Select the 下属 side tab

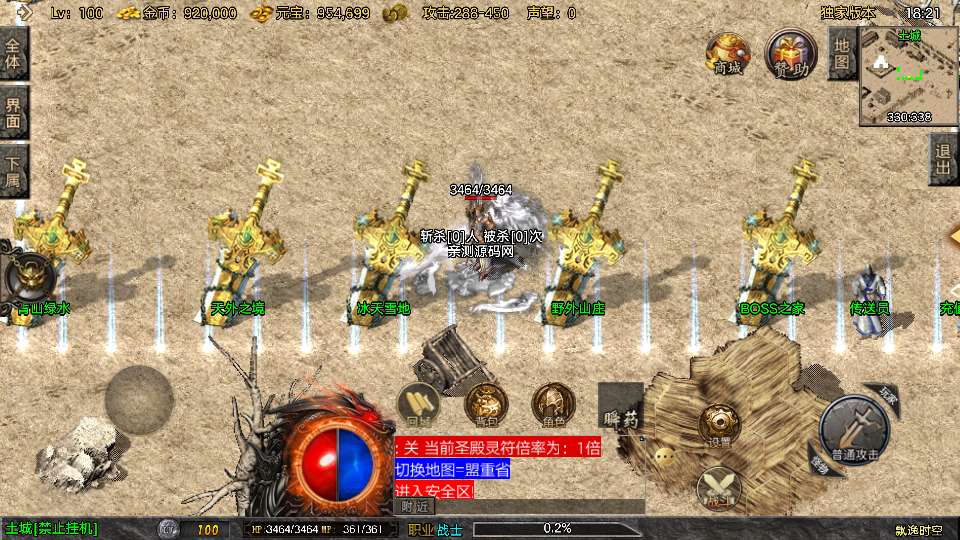[x=13, y=171]
